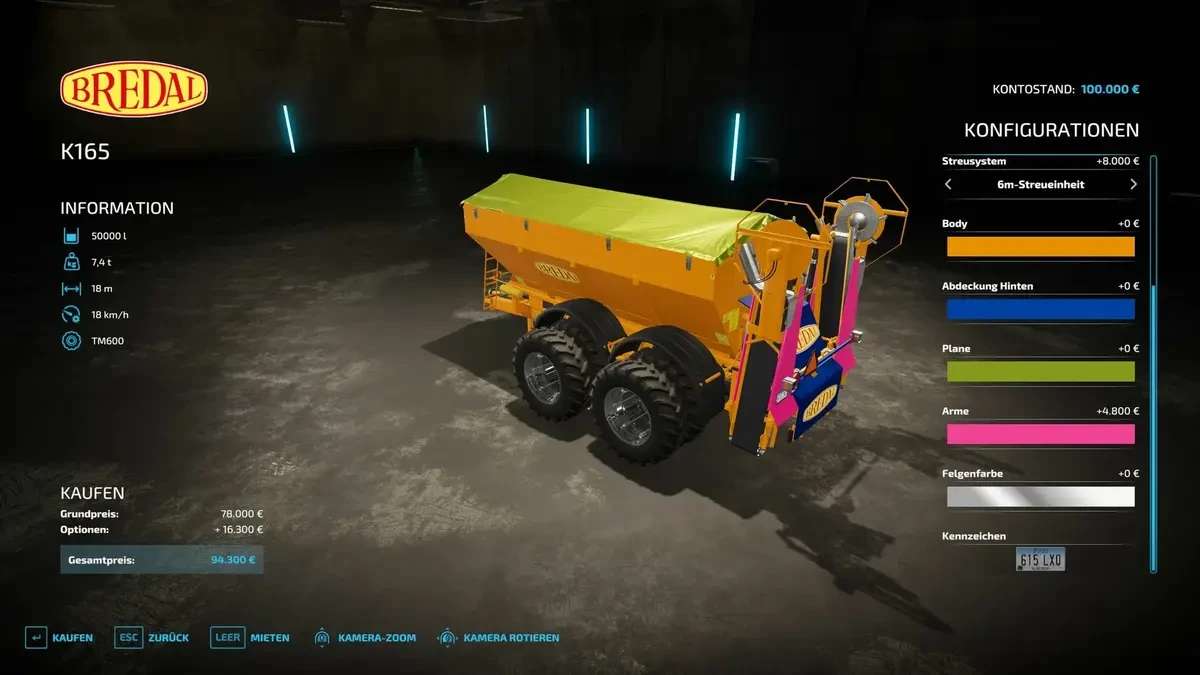Select previous Streusystem option arrow

(949, 185)
